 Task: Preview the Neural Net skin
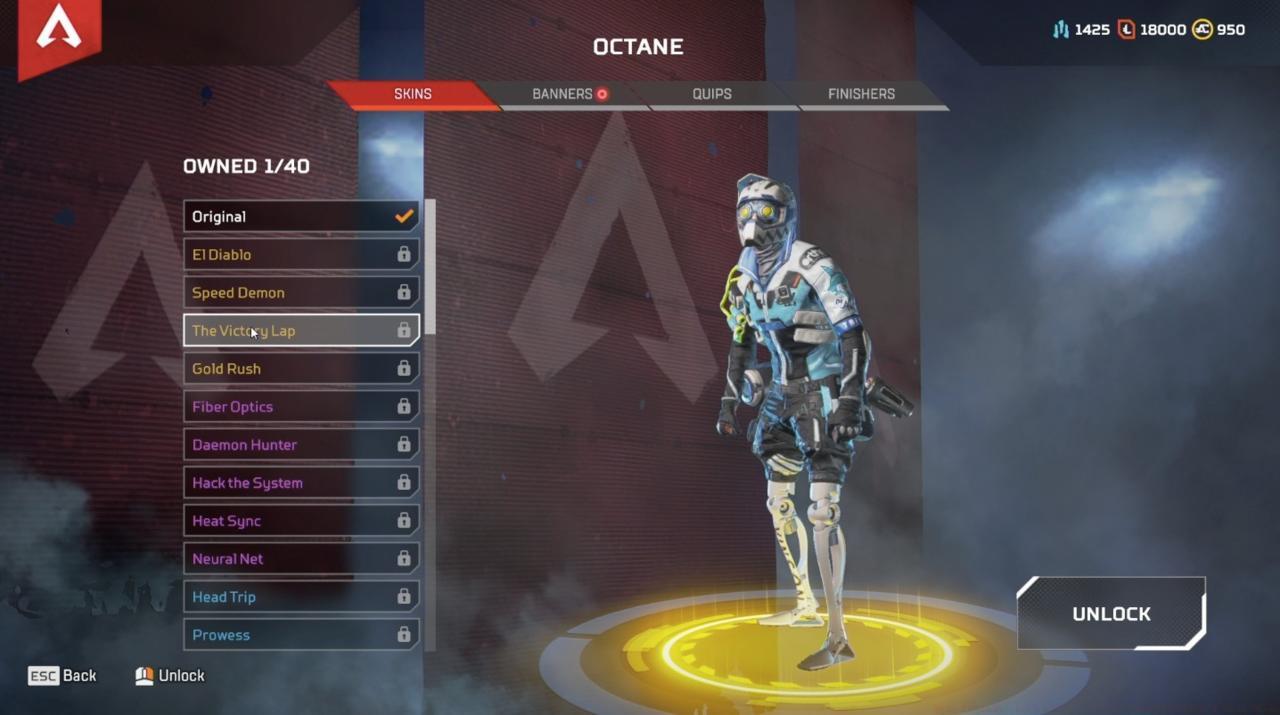click(x=301, y=558)
